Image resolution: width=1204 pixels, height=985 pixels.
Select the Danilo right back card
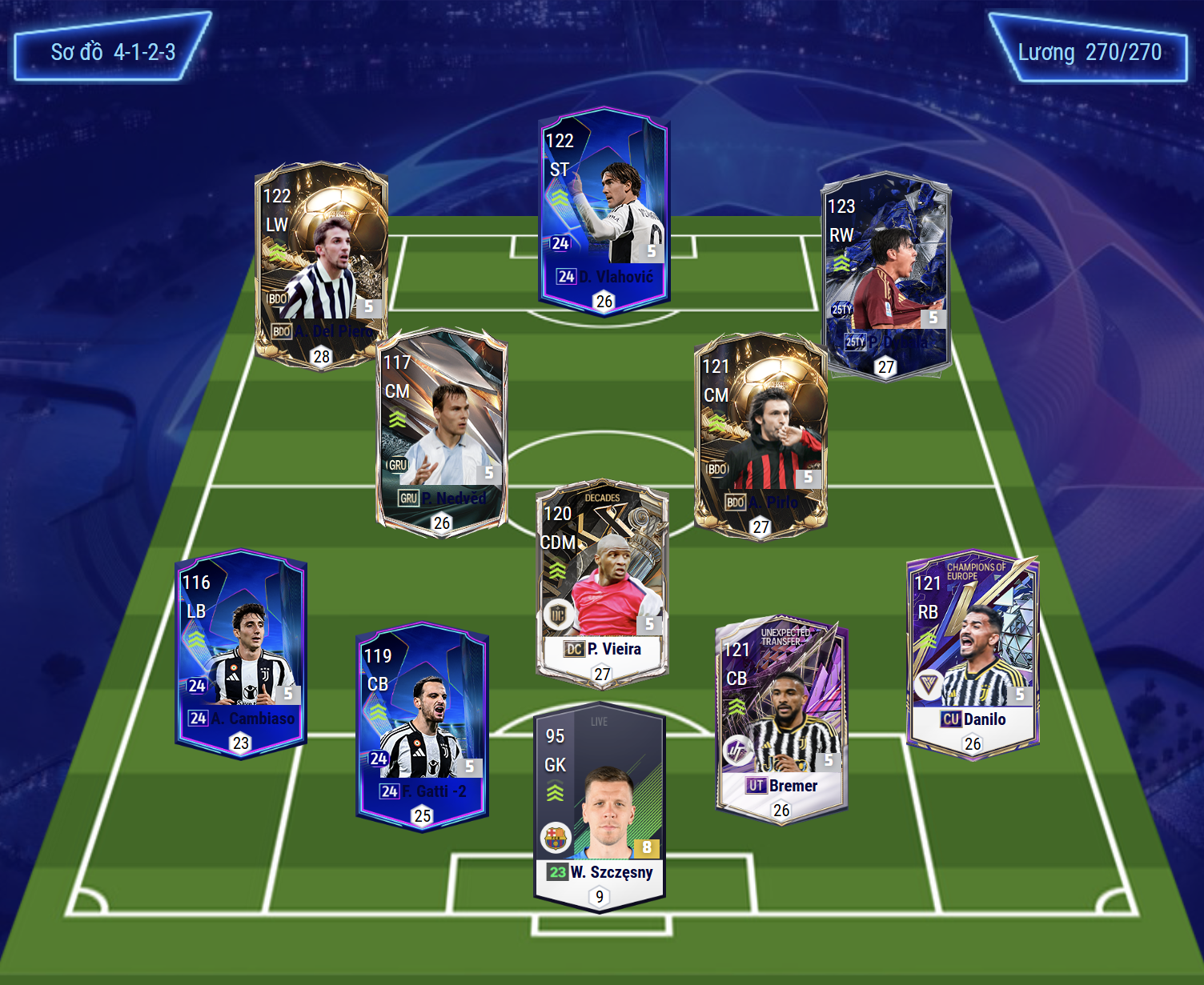[x=973, y=654]
